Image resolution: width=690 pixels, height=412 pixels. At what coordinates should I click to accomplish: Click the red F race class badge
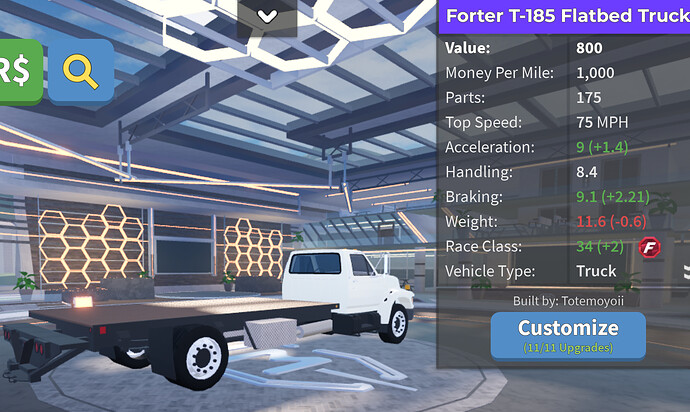pos(653,246)
